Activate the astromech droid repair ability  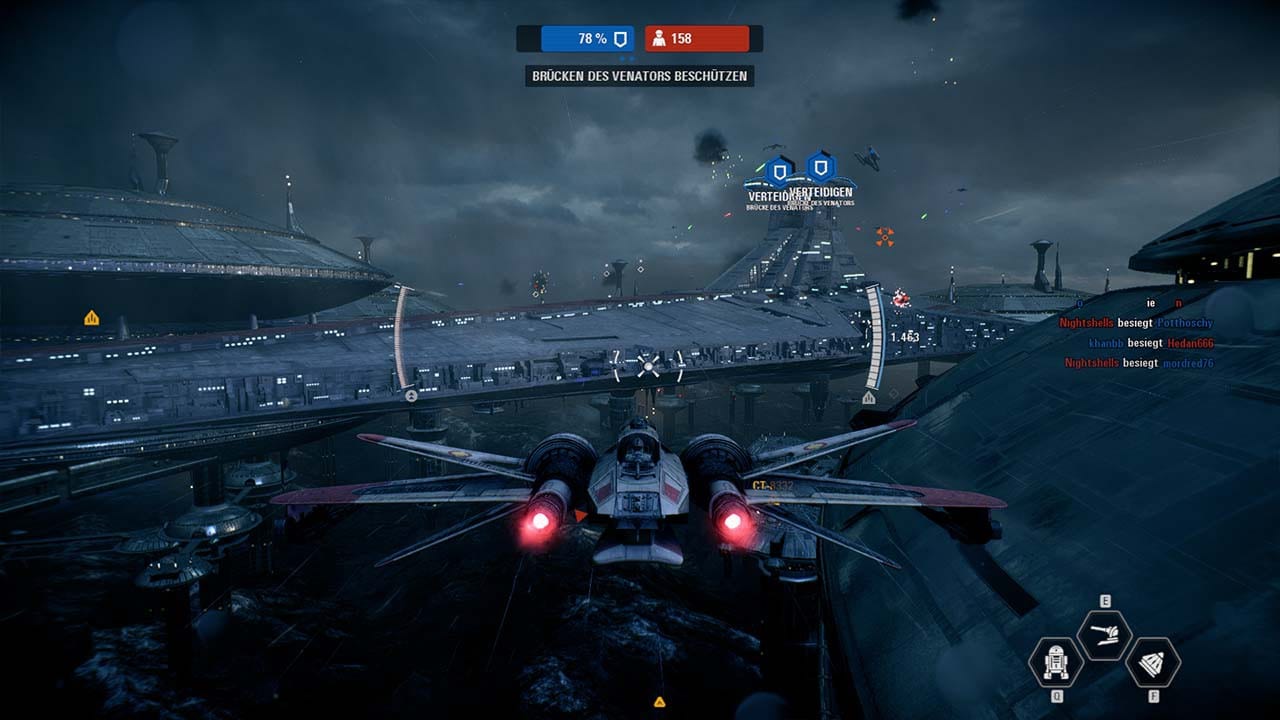[1055, 662]
